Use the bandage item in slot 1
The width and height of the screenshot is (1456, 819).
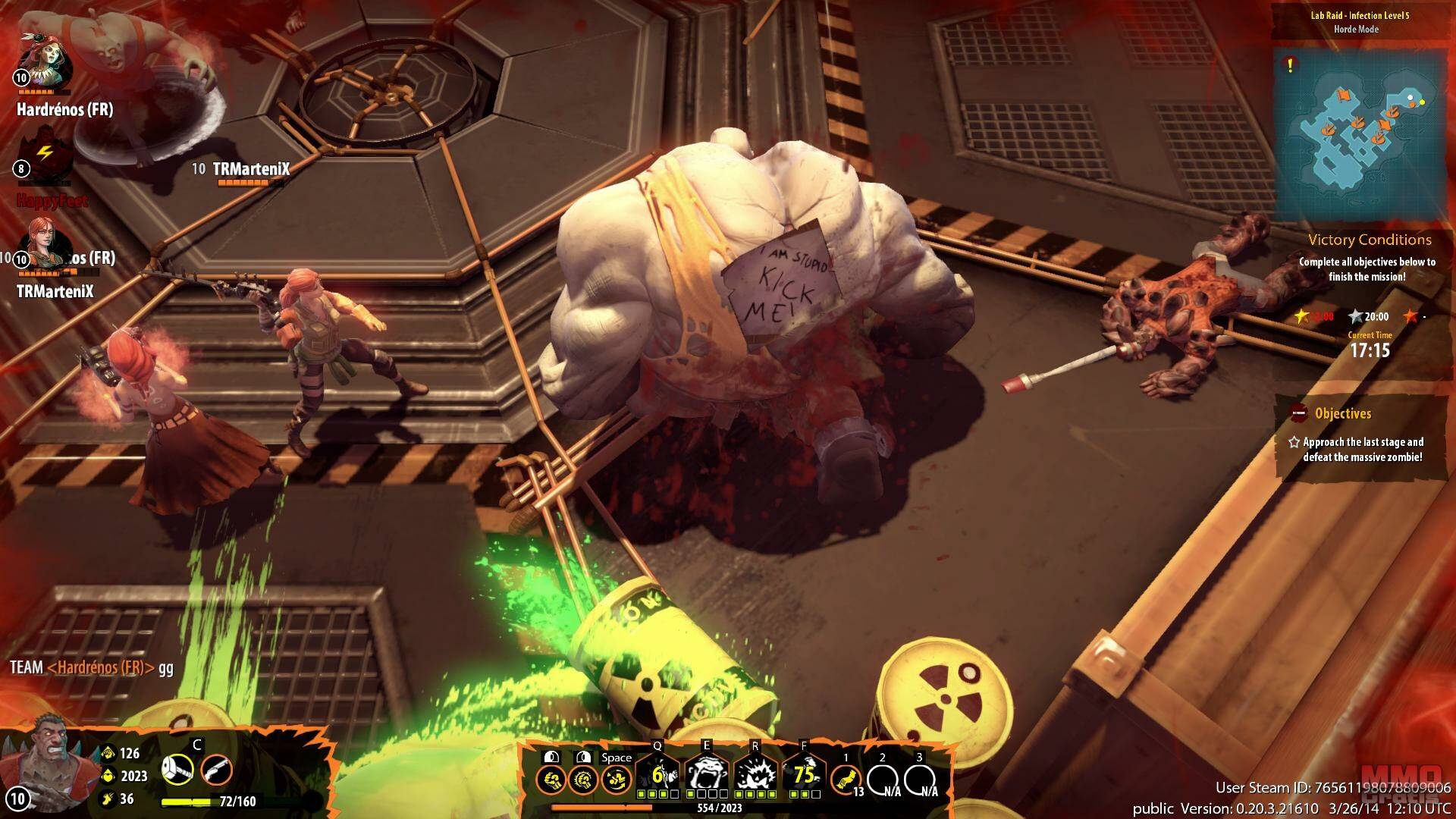(845, 779)
